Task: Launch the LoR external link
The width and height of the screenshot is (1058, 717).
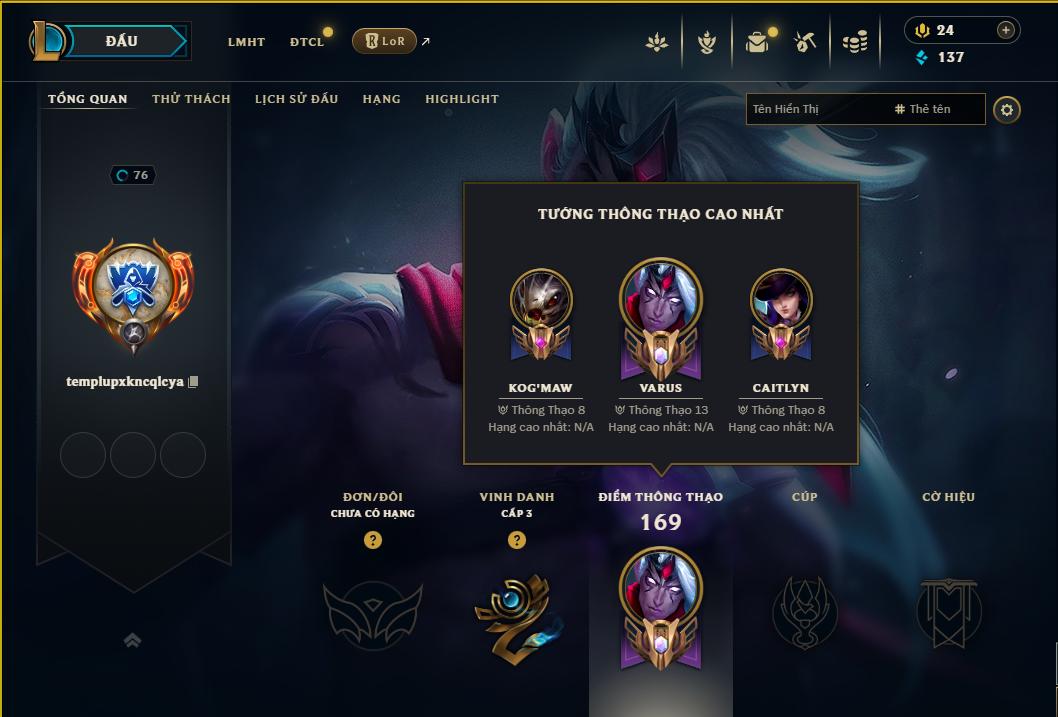Action: tap(385, 41)
